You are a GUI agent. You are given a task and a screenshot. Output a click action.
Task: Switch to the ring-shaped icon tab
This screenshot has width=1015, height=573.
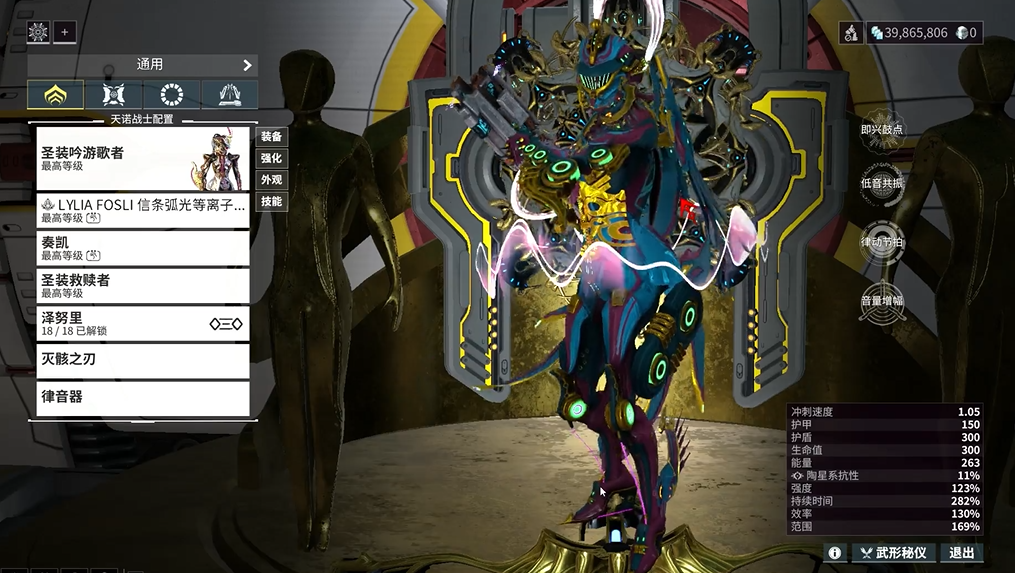point(171,95)
